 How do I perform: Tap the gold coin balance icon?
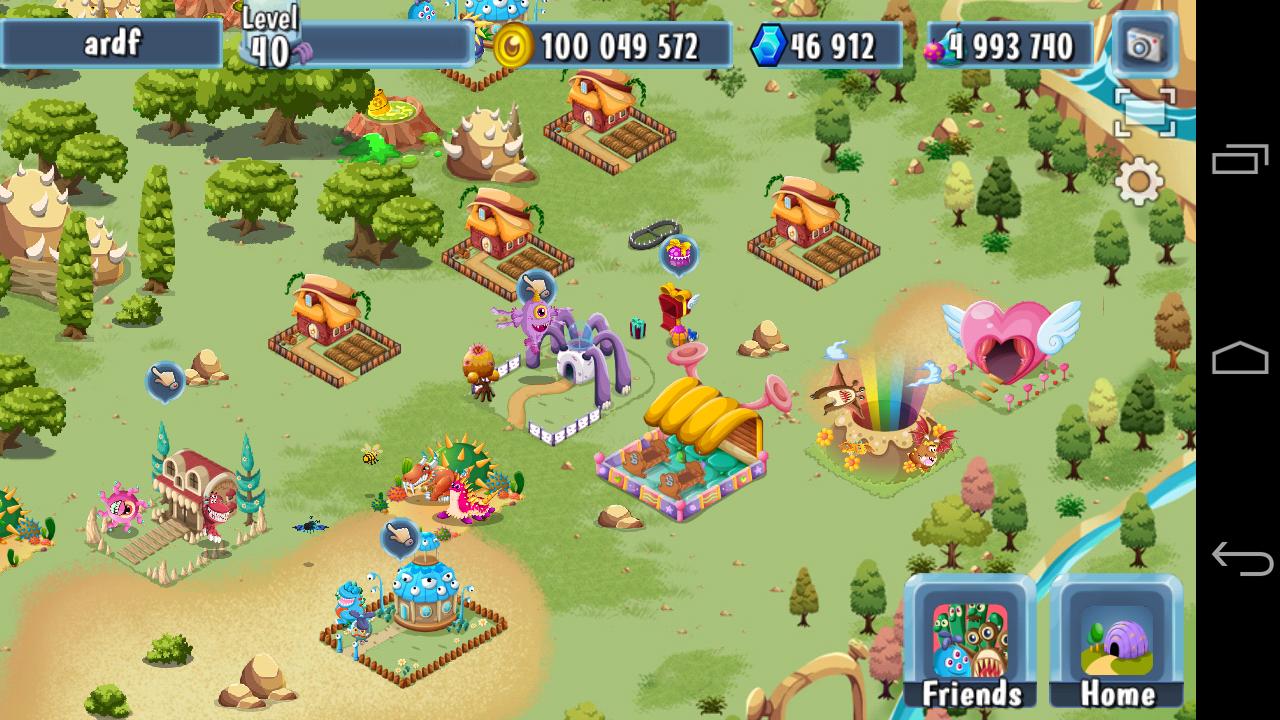[x=515, y=45]
